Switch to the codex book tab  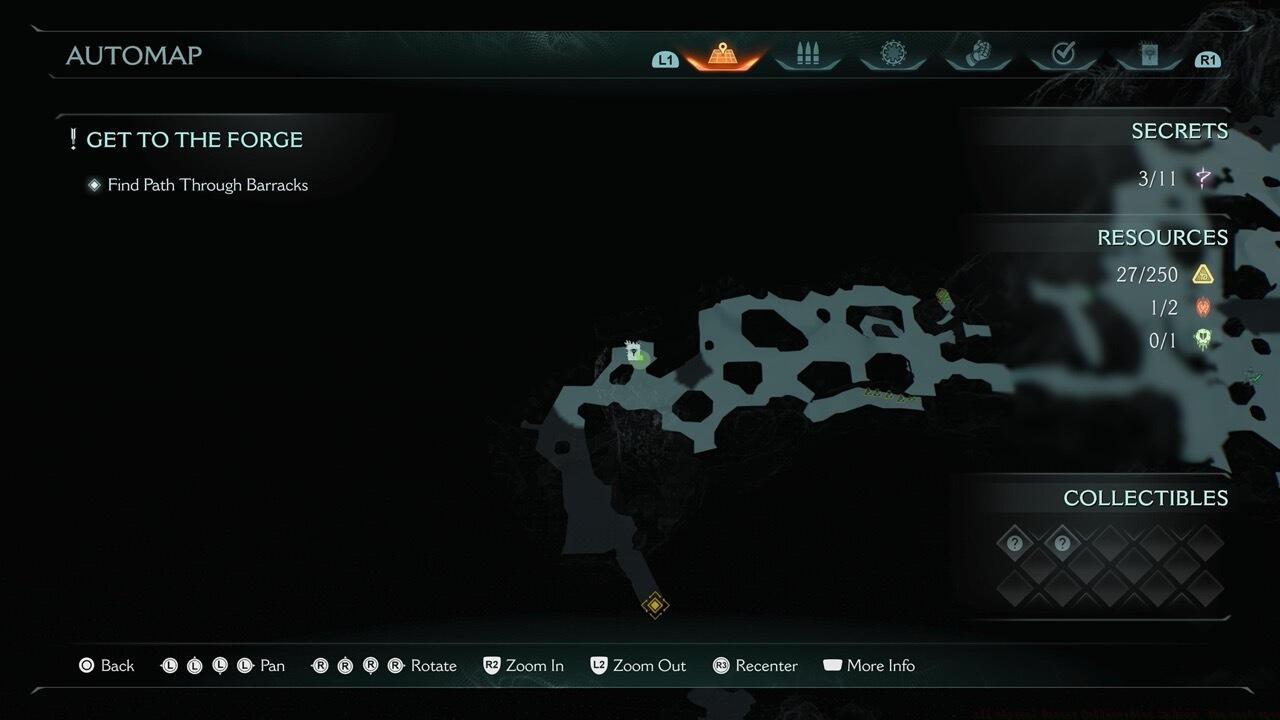point(1148,55)
